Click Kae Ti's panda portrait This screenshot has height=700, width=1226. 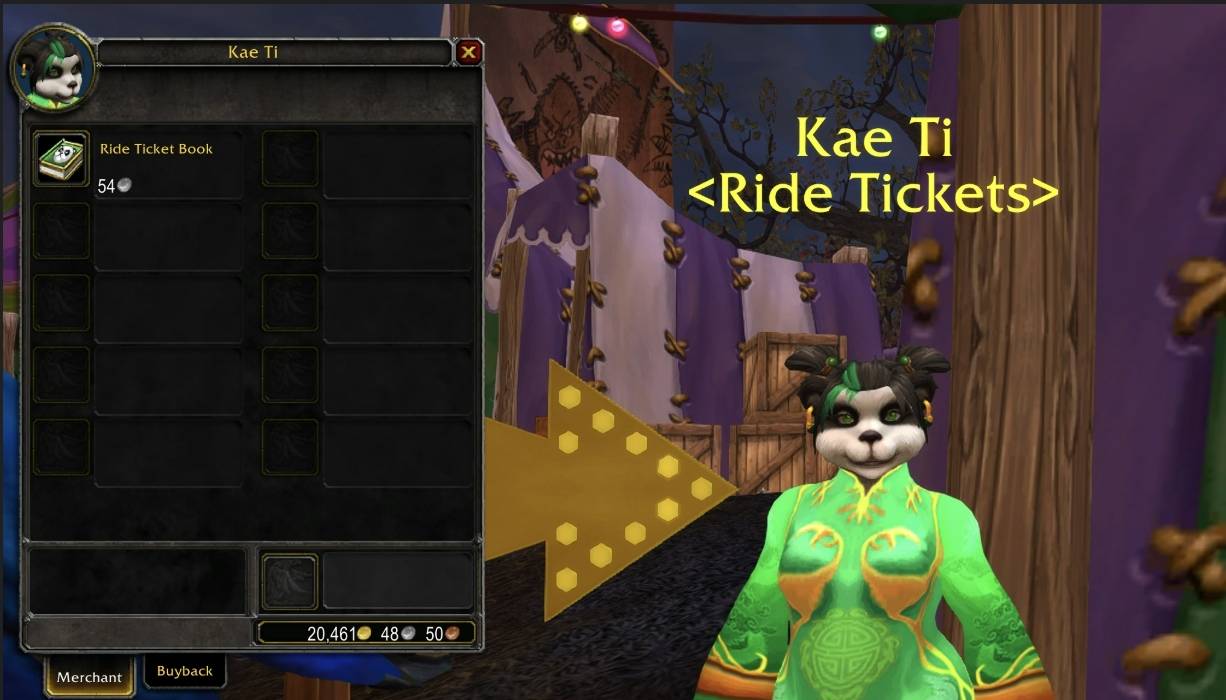55,71
